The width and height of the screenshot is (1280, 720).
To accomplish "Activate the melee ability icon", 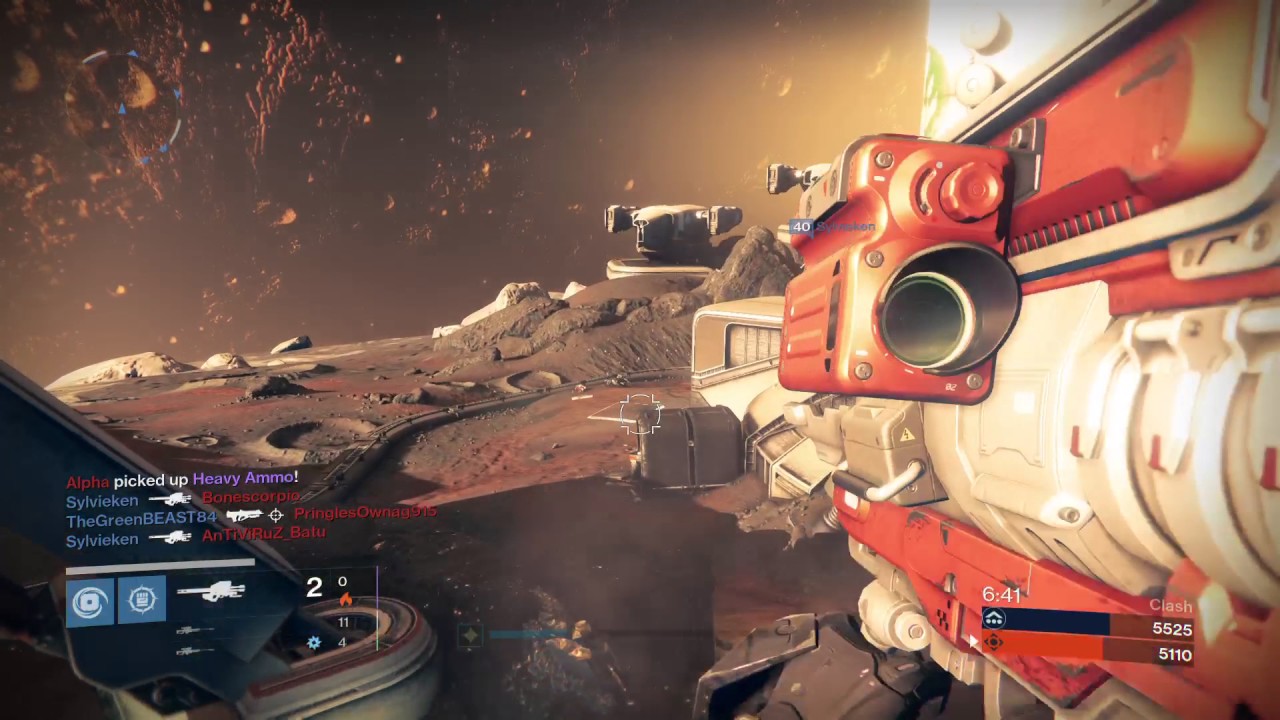I will (142, 600).
